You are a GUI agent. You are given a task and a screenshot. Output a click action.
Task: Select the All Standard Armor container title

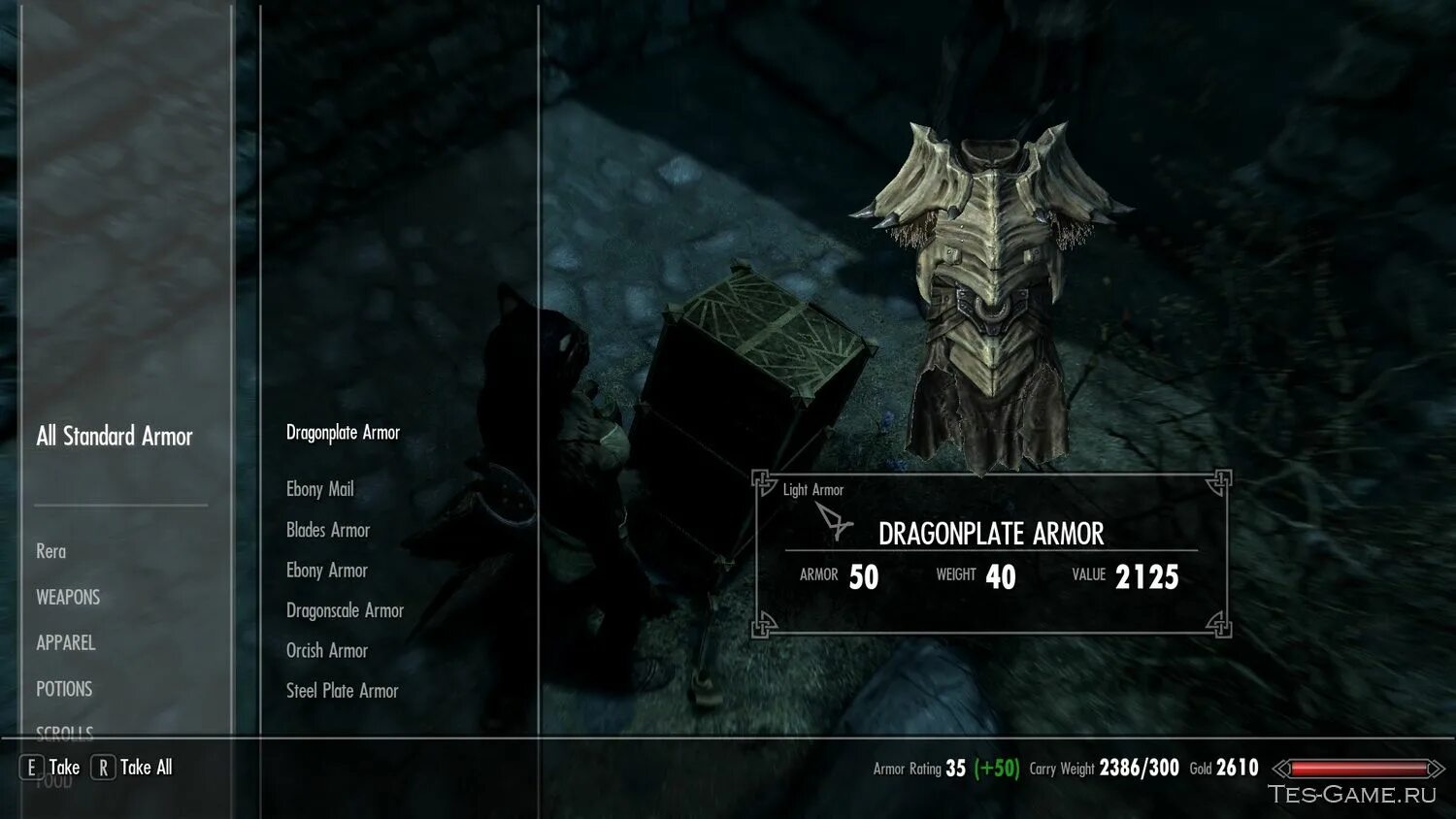click(115, 437)
